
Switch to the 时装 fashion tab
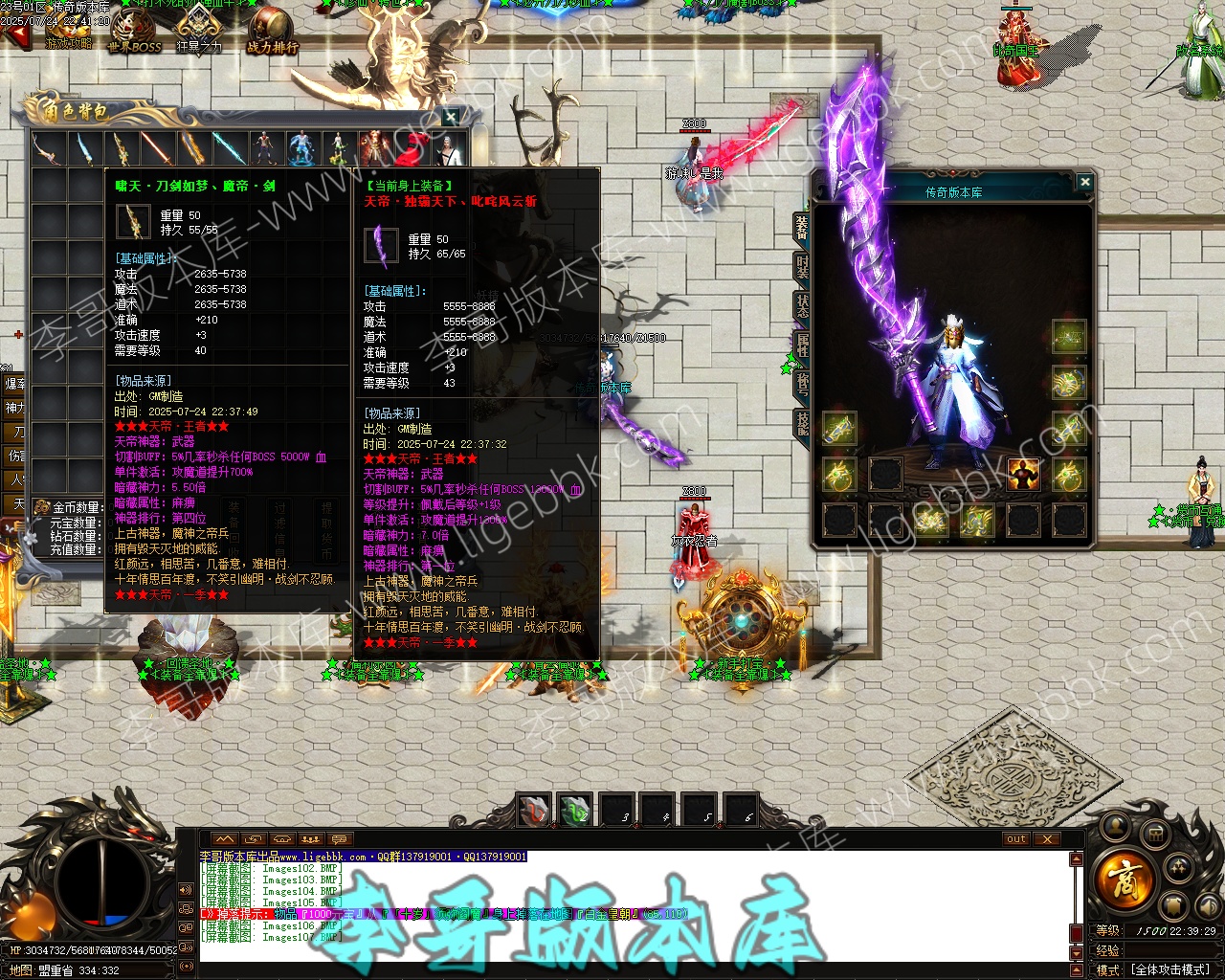(x=802, y=266)
